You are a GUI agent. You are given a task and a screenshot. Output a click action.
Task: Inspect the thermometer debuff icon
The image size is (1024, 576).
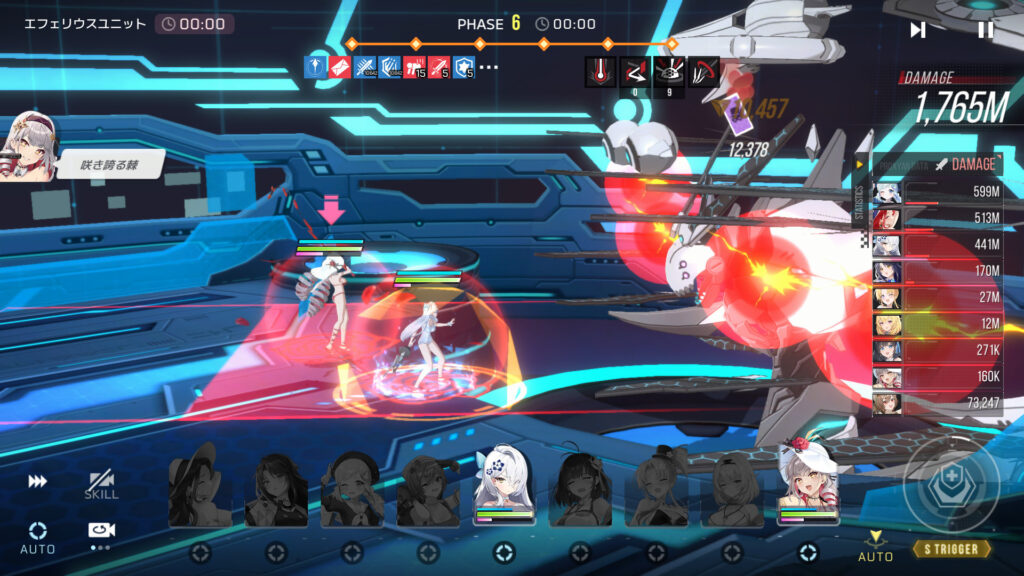(600, 70)
